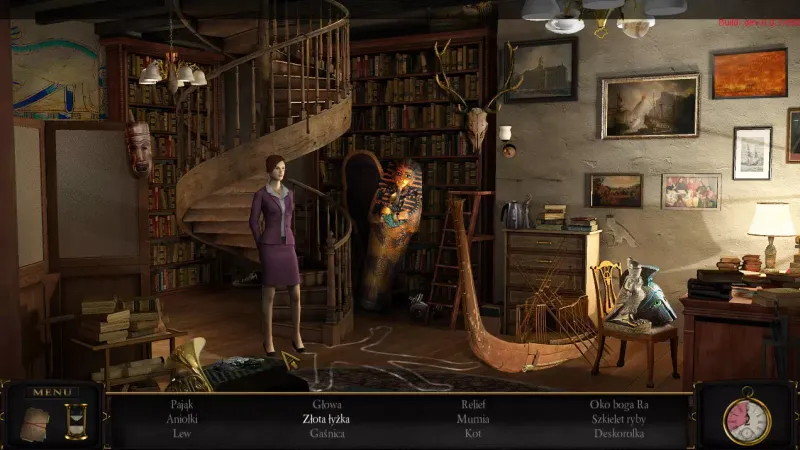800x450 pixels.
Task: Click the 'Mumia' list entry
Action: [473, 419]
